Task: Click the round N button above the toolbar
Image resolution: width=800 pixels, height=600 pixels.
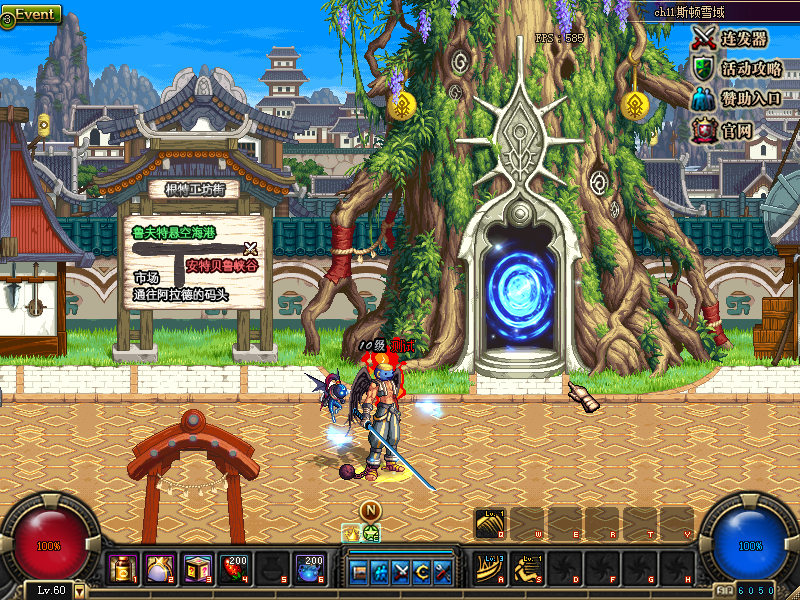Action: [x=370, y=510]
